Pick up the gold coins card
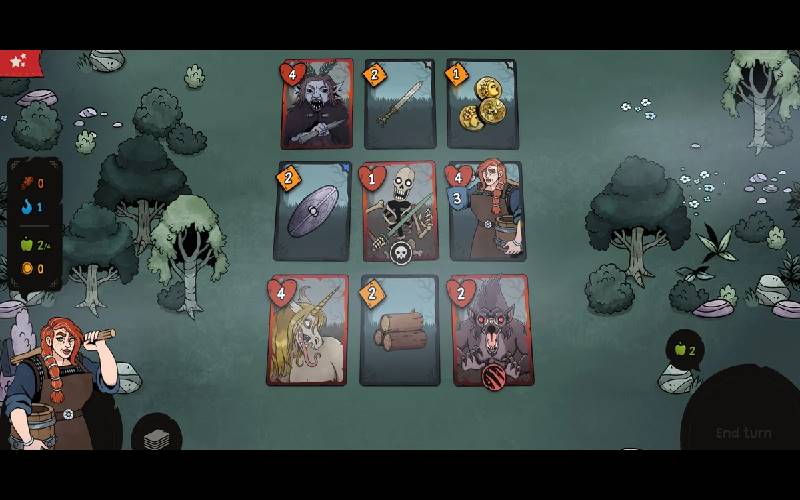Screen dimensions: 800x500 pos(482,104)
